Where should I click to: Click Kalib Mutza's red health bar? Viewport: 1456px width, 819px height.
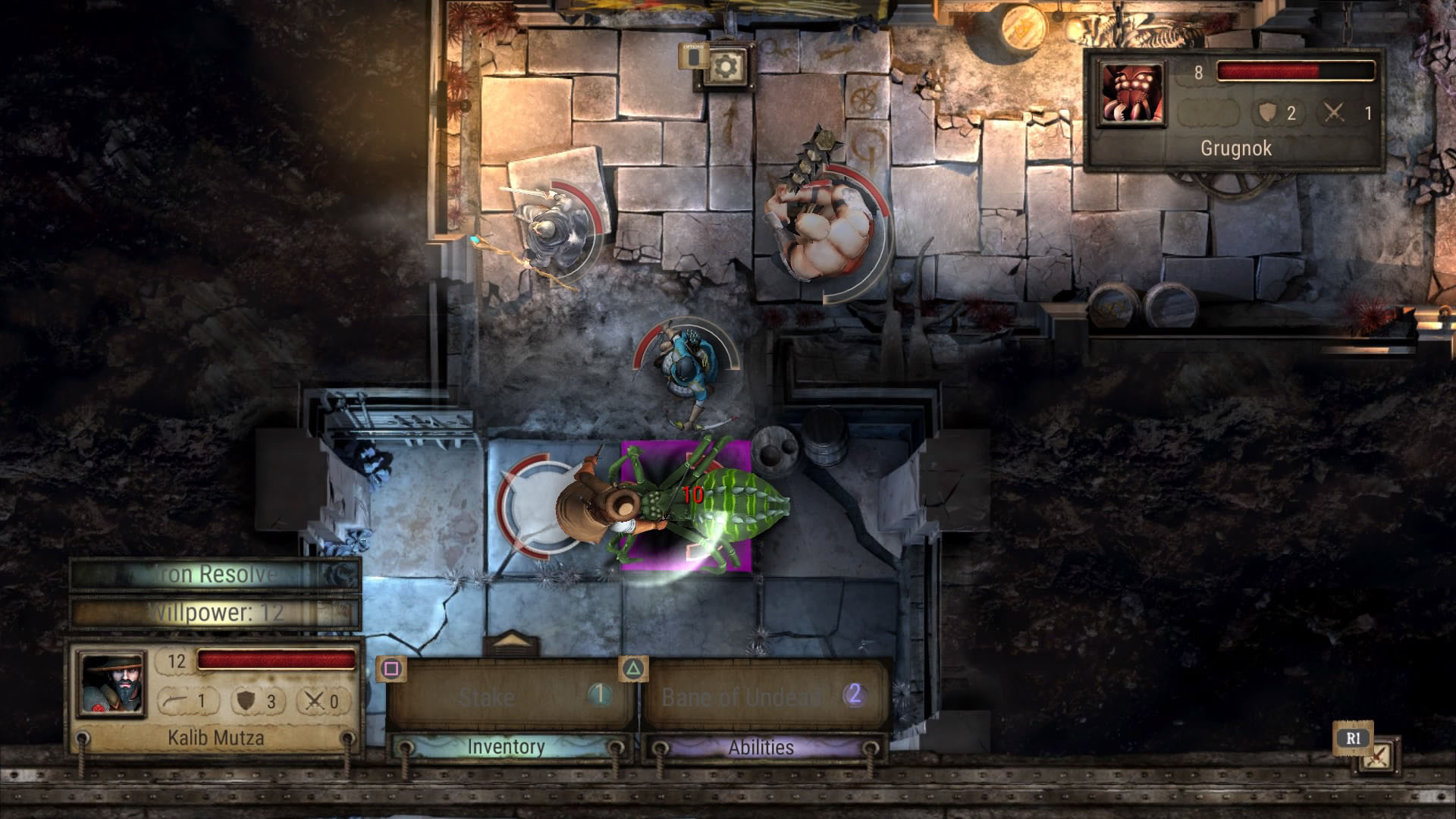(x=277, y=661)
